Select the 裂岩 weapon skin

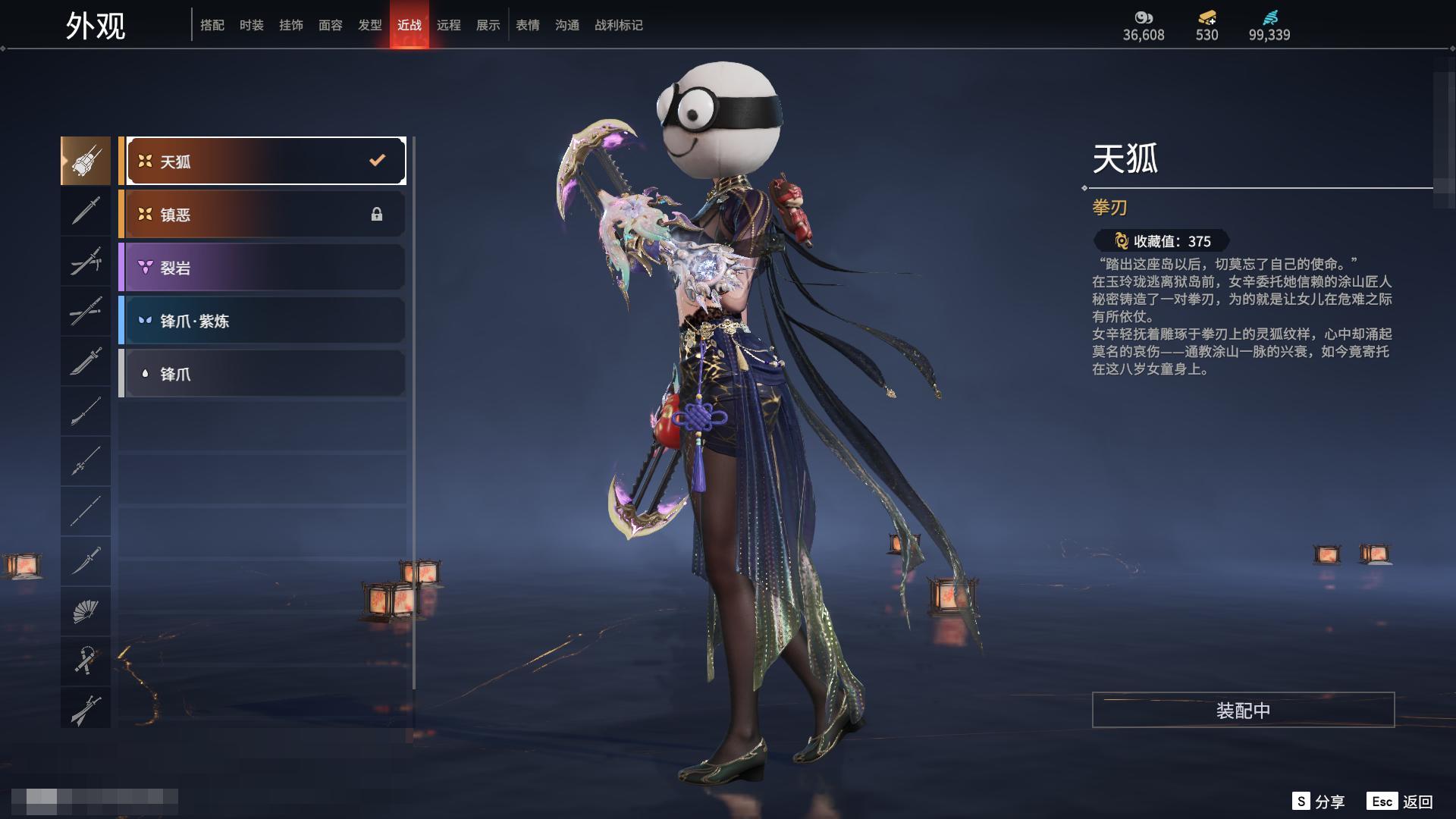point(262,268)
